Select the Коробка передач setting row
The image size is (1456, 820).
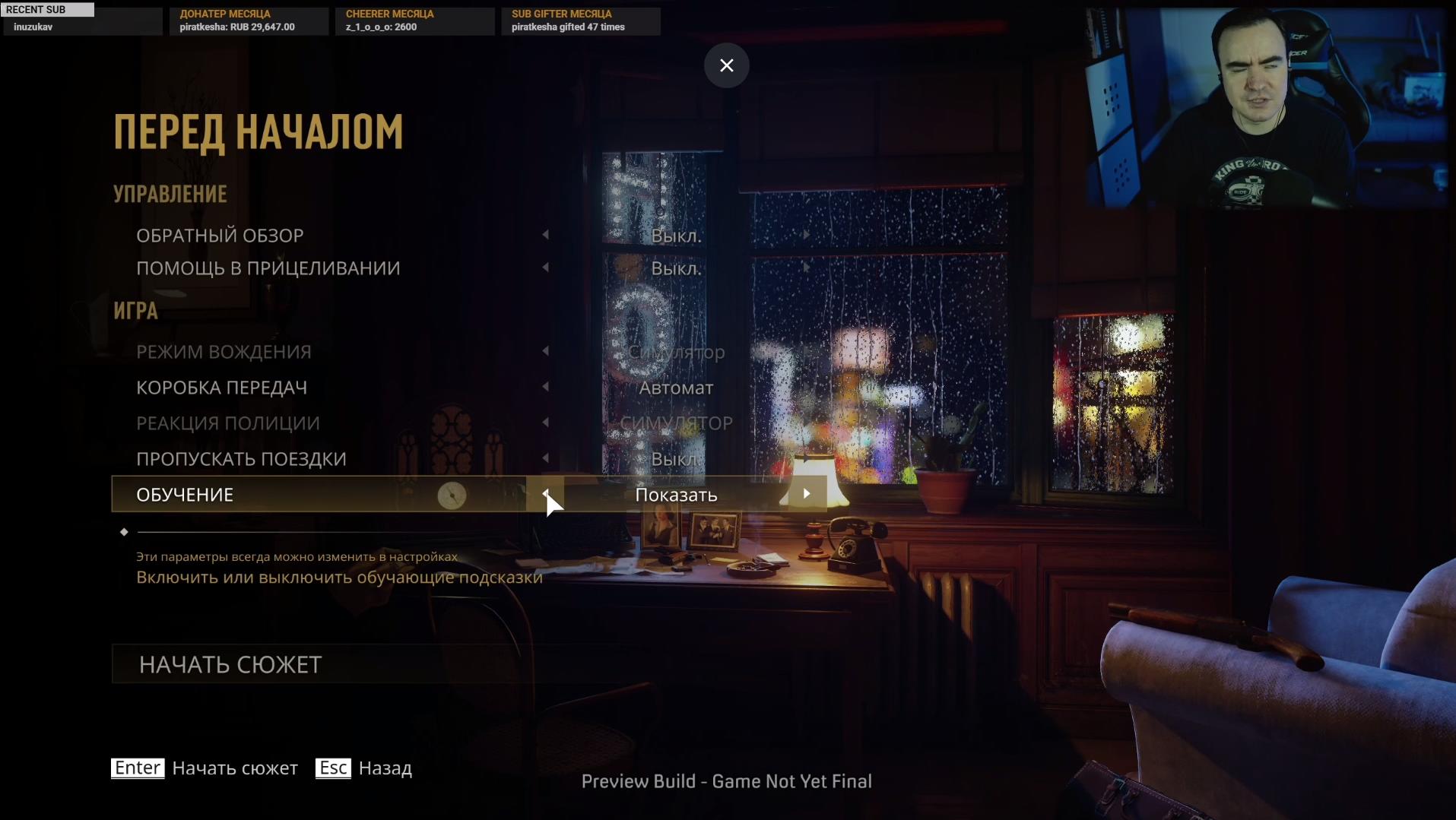(221, 388)
